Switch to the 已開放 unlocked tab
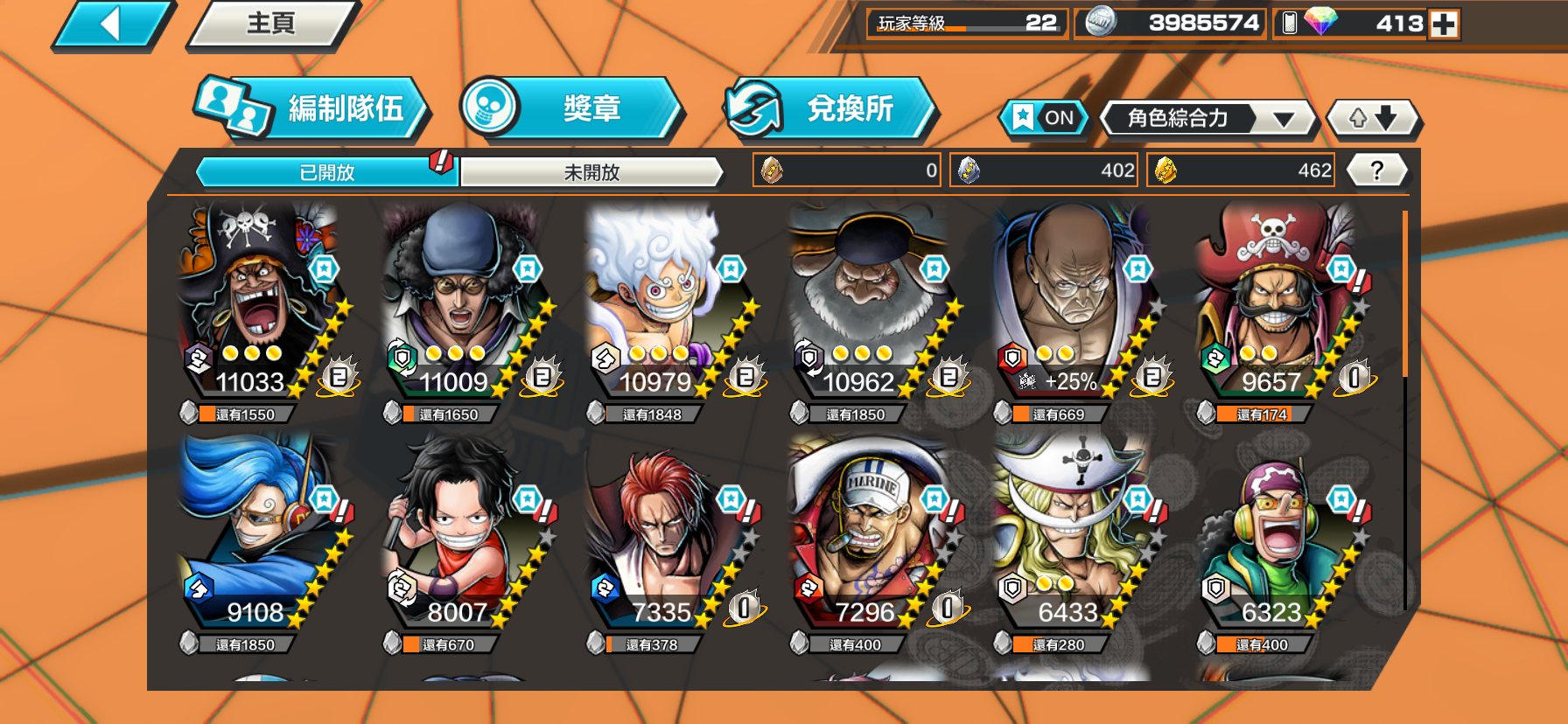The height and width of the screenshot is (724, 1568). pos(327,172)
